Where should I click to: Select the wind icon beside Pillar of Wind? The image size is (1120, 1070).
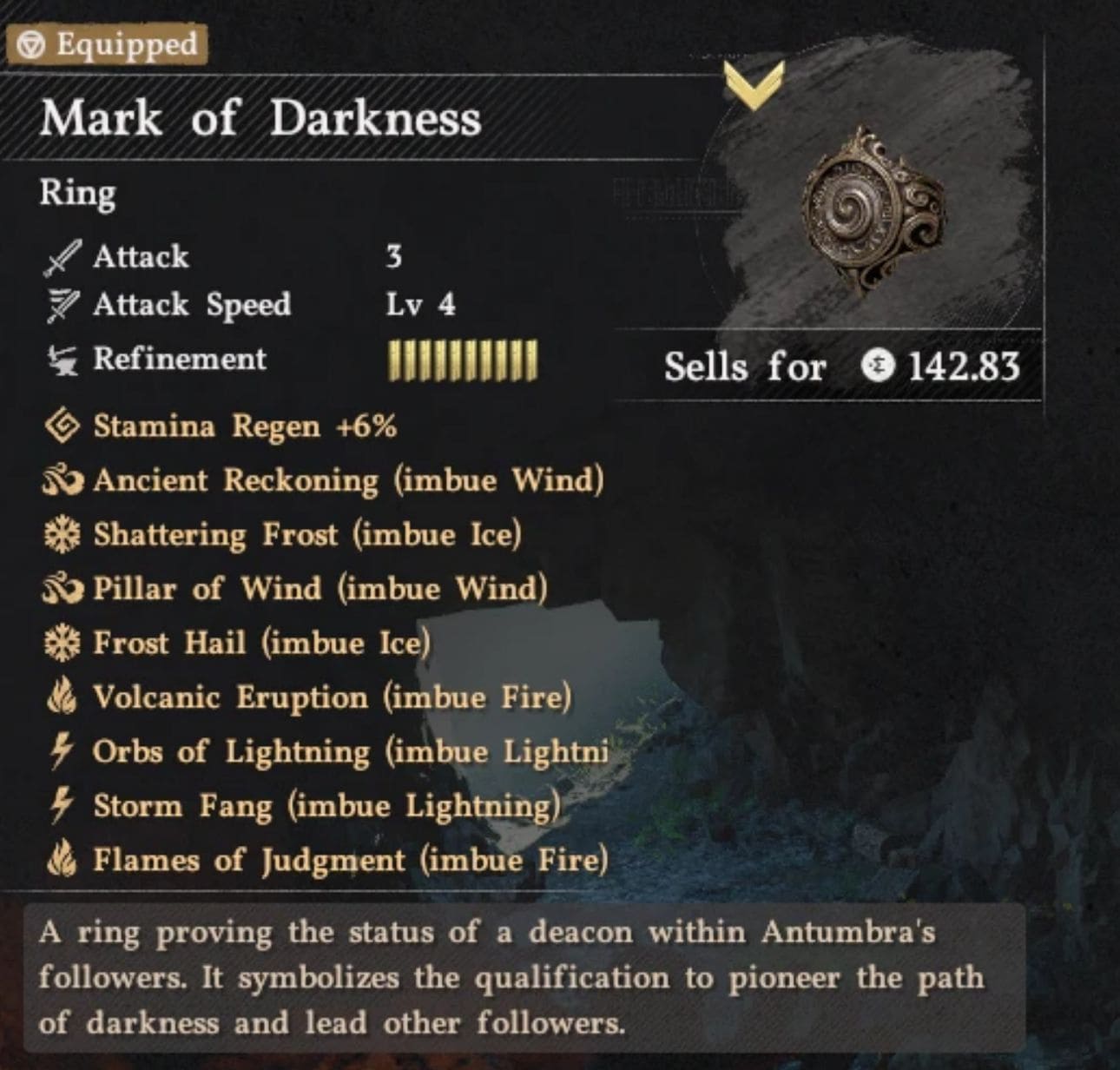coord(63,589)
